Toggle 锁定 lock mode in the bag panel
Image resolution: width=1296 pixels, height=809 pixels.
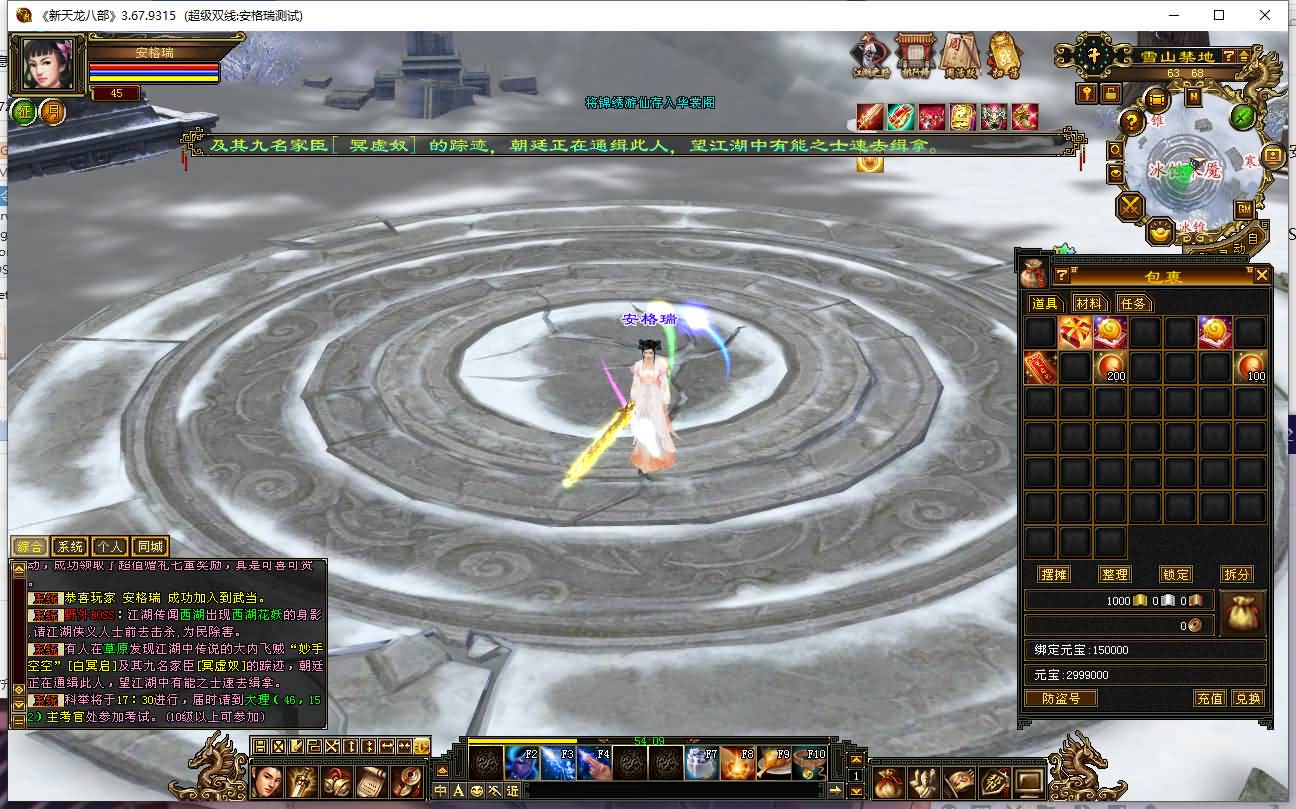[x=1176, y=574]
